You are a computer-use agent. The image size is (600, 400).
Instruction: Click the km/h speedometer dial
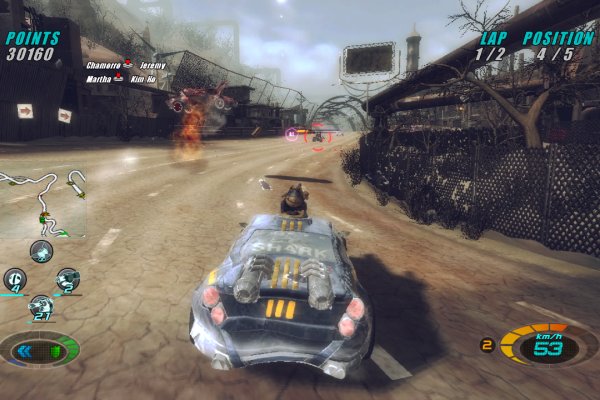(x=544, y=347)
